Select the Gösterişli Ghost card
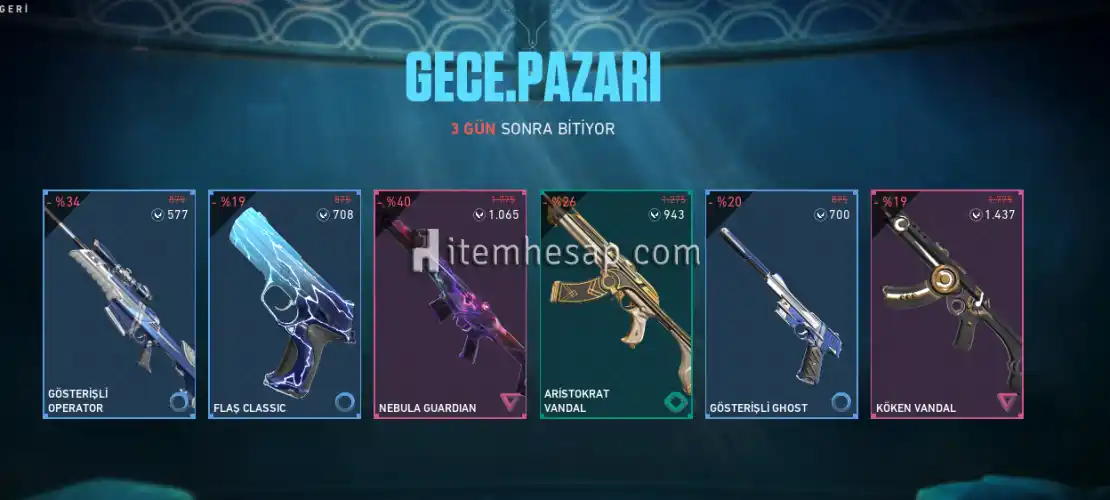The image size is (1110, 500). pos(781,304)
